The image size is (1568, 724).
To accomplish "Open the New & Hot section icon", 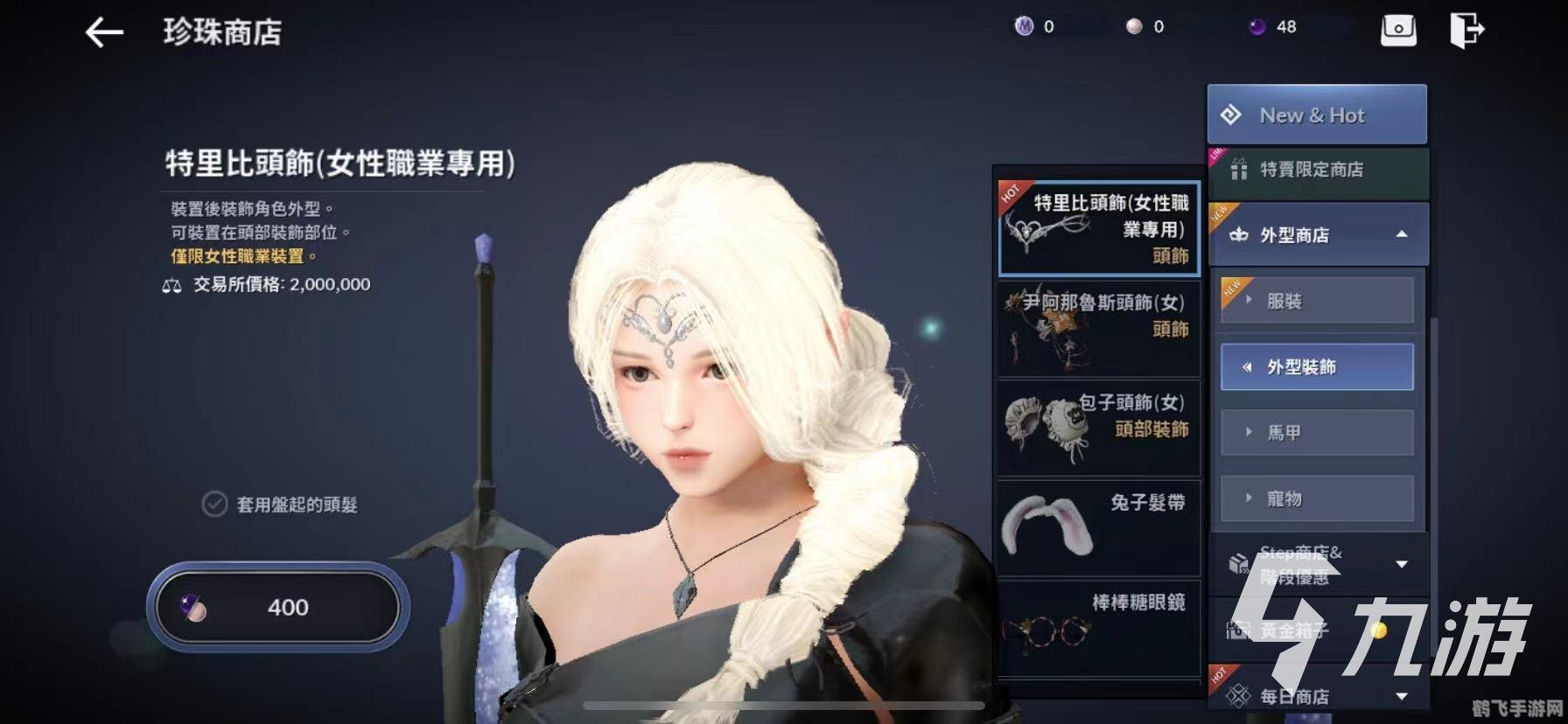I will (1235, 114).
